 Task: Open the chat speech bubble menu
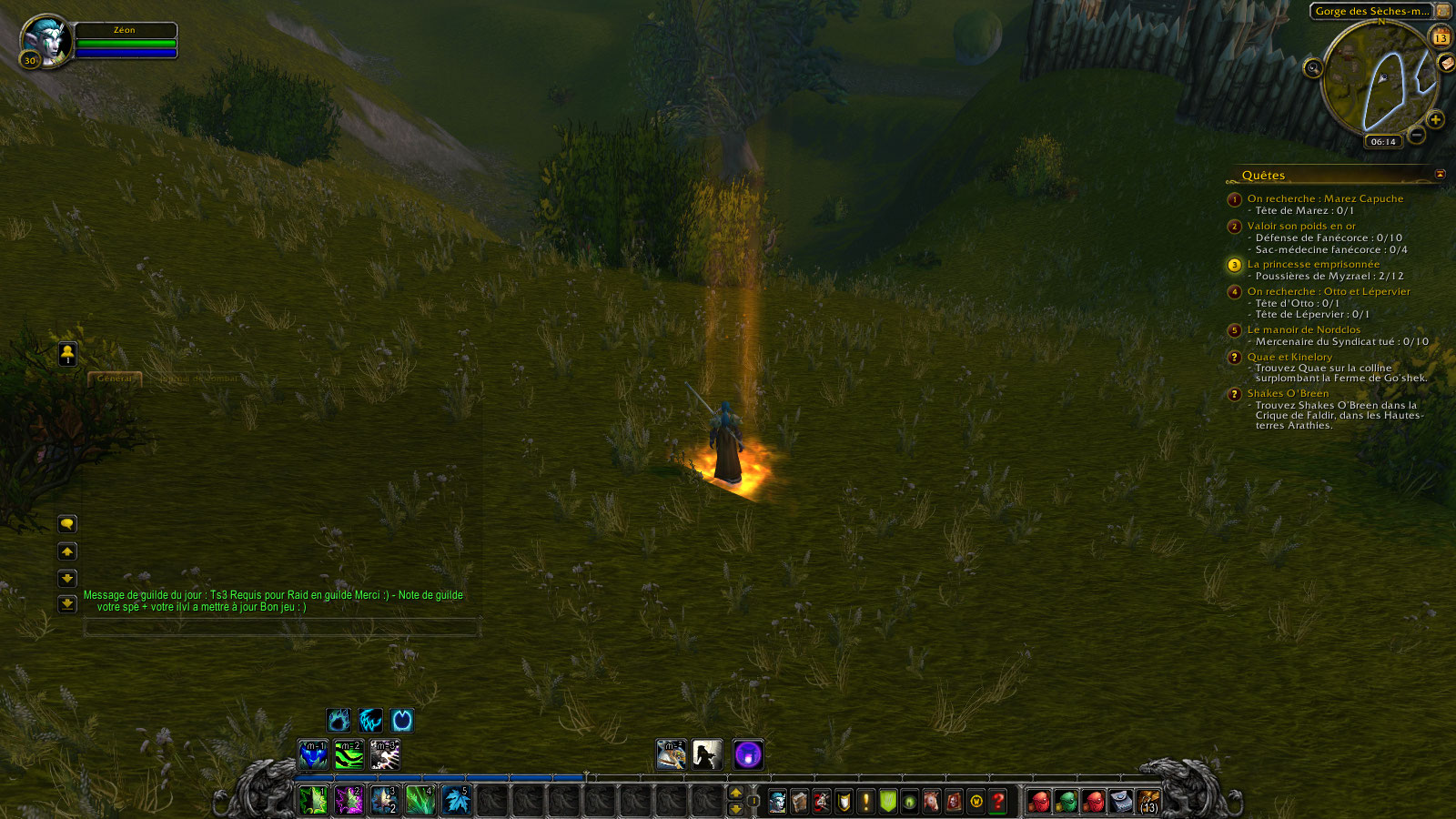pyautogui.click(x=67, y=524)
